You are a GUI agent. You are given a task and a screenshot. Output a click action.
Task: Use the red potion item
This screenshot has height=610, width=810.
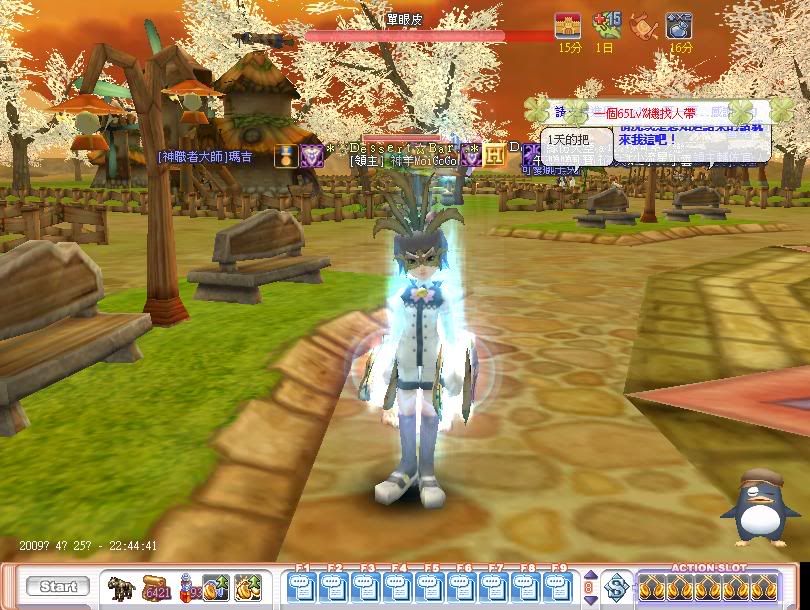pyautogui.click(x=189, y=587)
